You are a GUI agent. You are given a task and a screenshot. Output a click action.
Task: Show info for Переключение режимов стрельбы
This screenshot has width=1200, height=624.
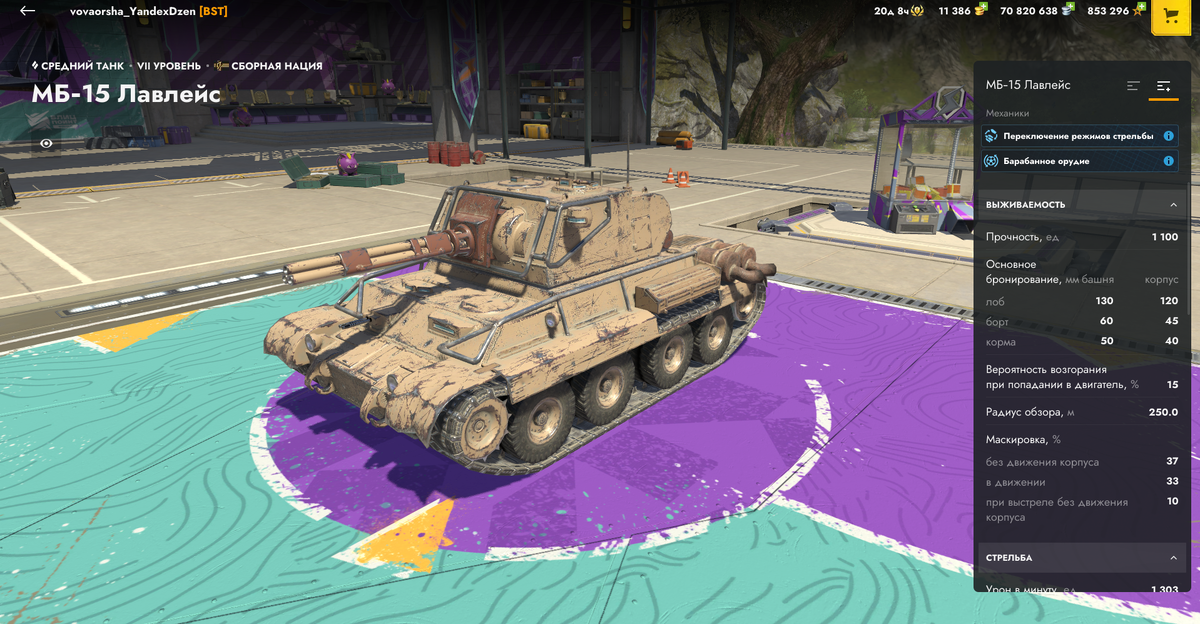tap(1168, 135)
